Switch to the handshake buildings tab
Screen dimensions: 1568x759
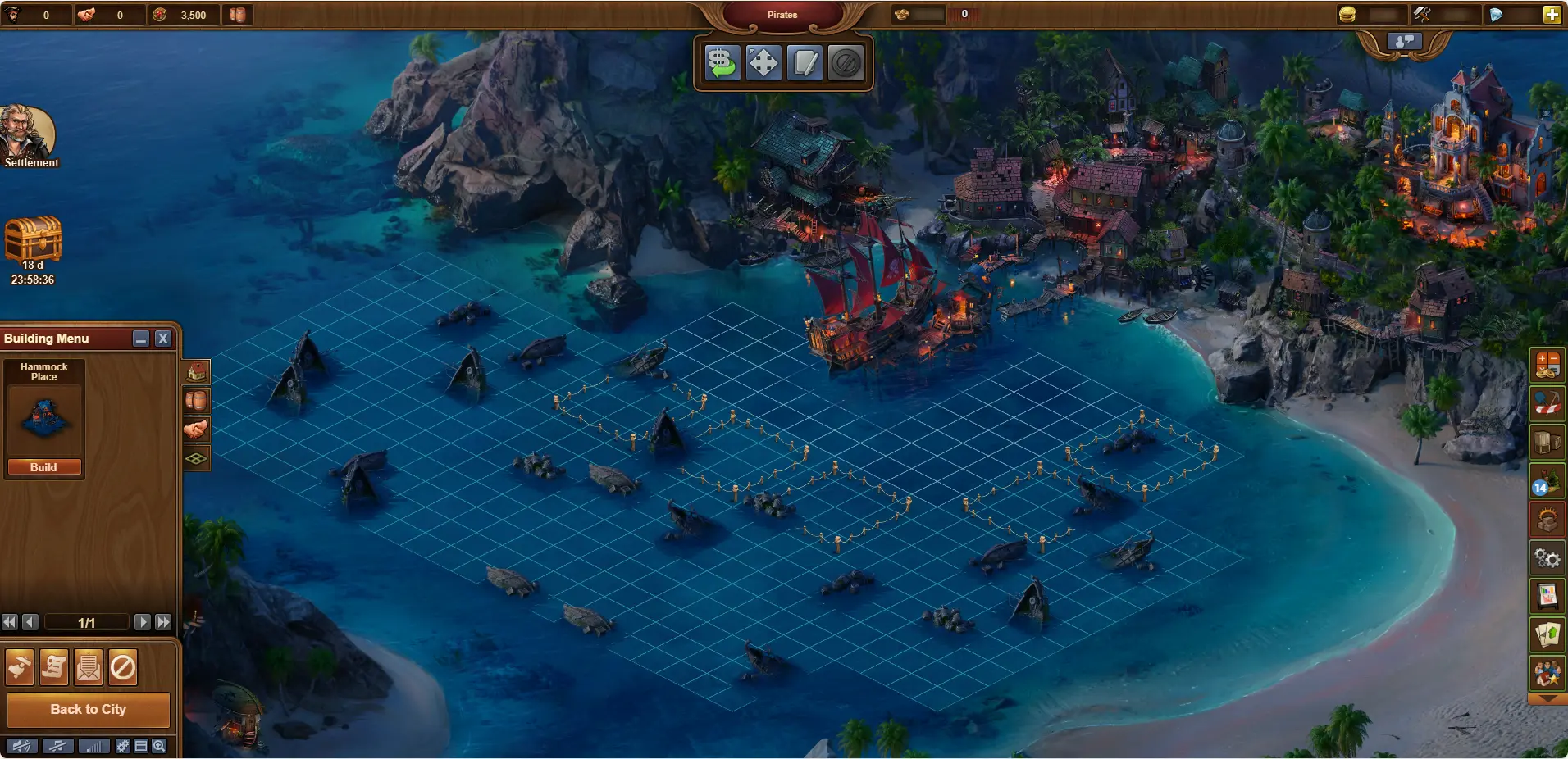point(197,429)
